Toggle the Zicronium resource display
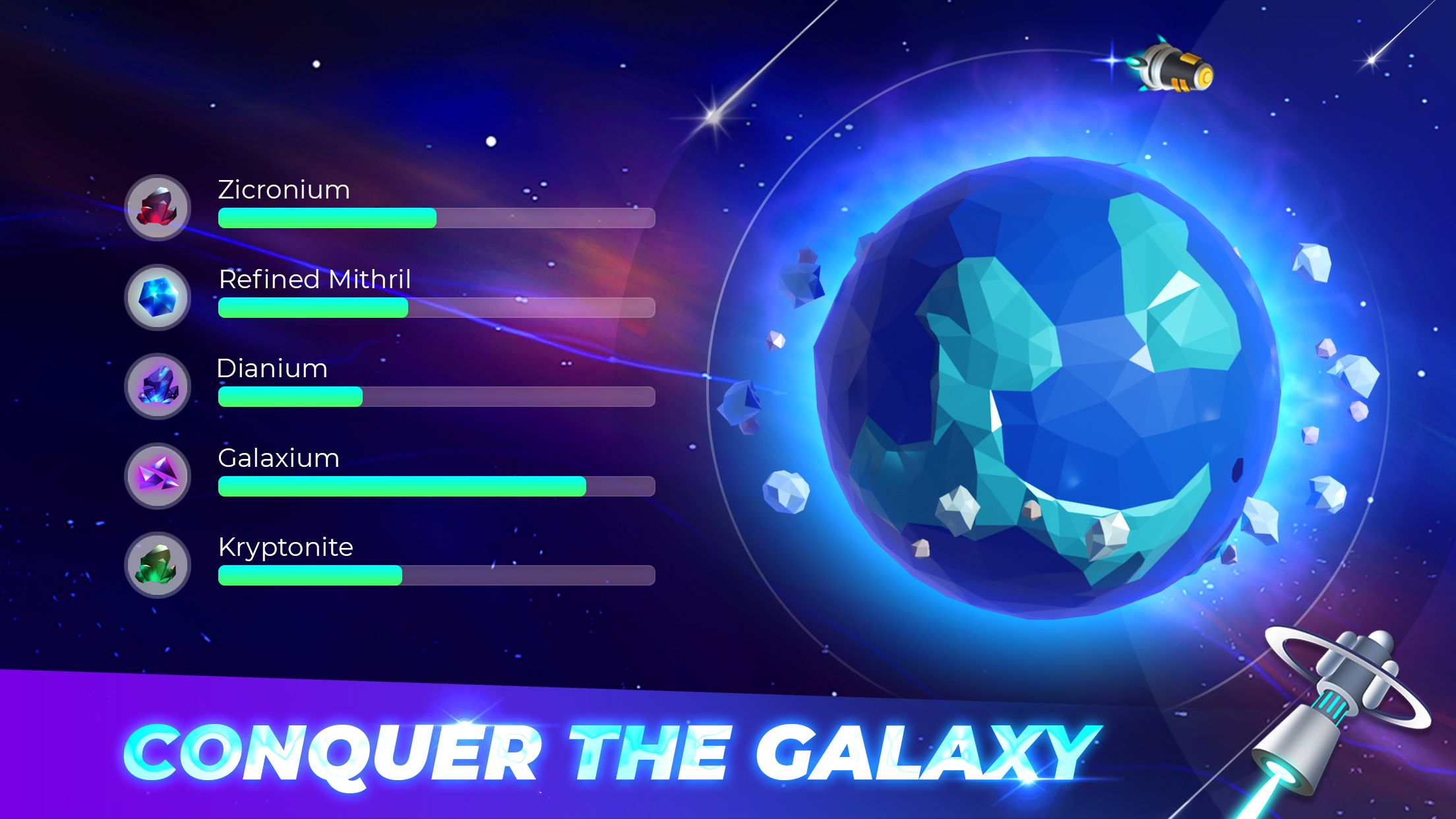 click(x=435, y=216)
